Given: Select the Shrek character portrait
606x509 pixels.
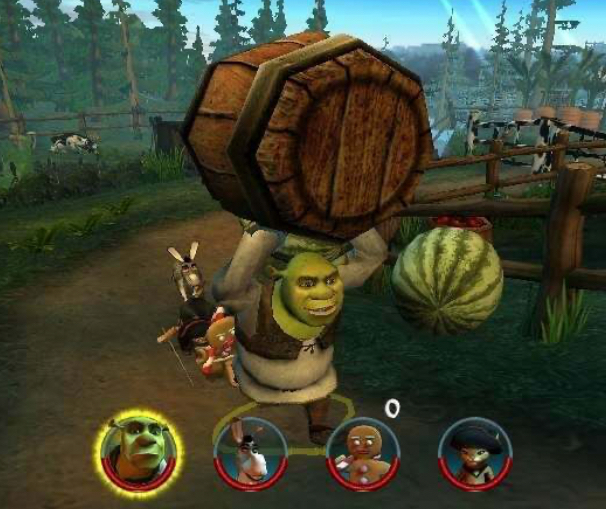Looking at the screenshot, I should pos(139,452).
